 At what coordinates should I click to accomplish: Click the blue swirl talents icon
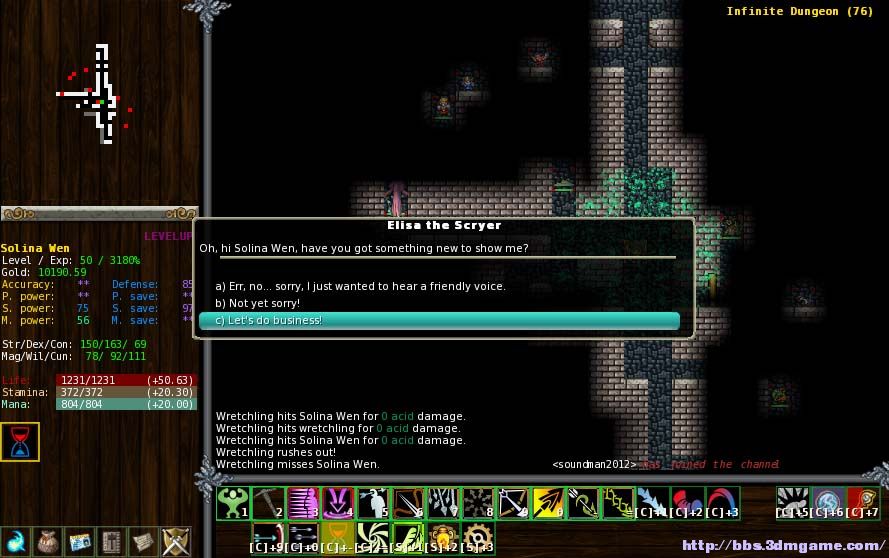16,541
